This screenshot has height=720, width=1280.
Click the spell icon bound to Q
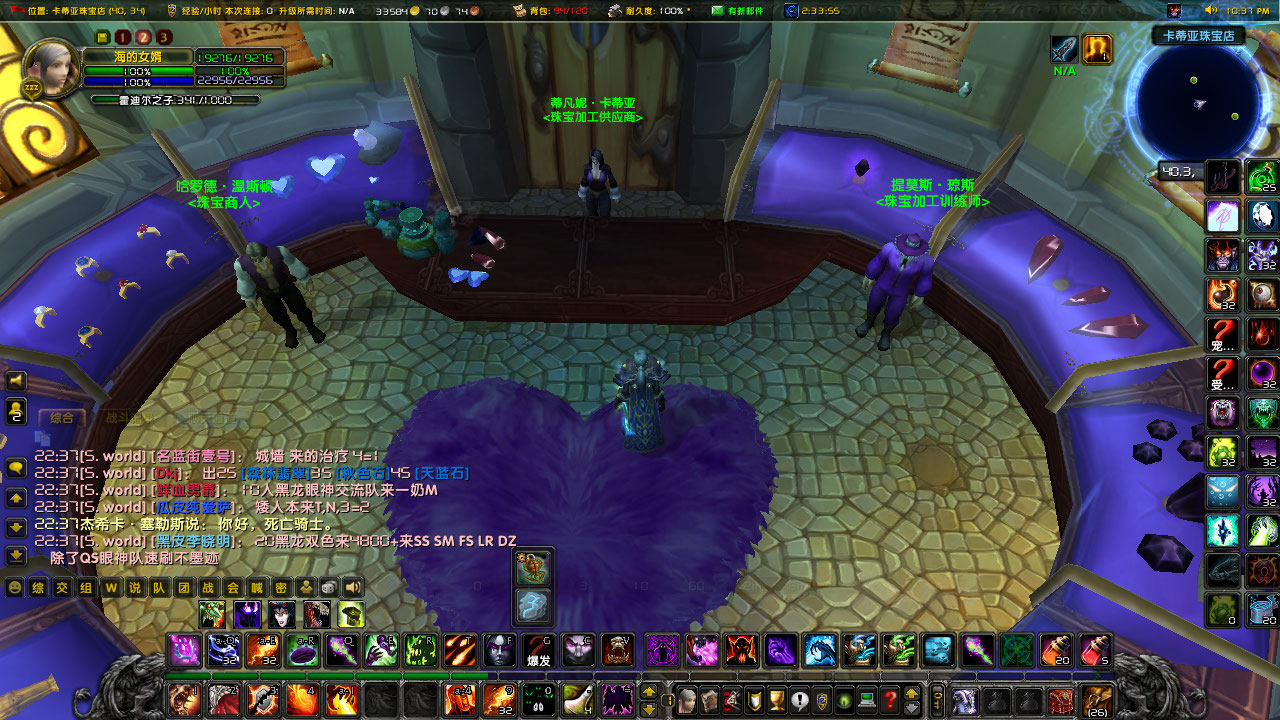tap(341, 651)
